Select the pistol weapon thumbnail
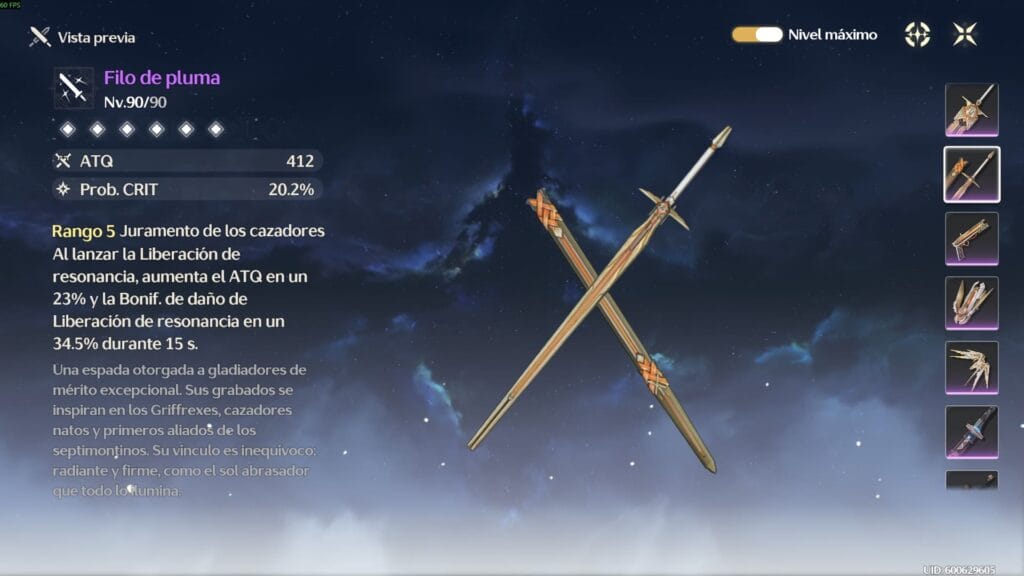1024x576 pixels. (971, 239)
